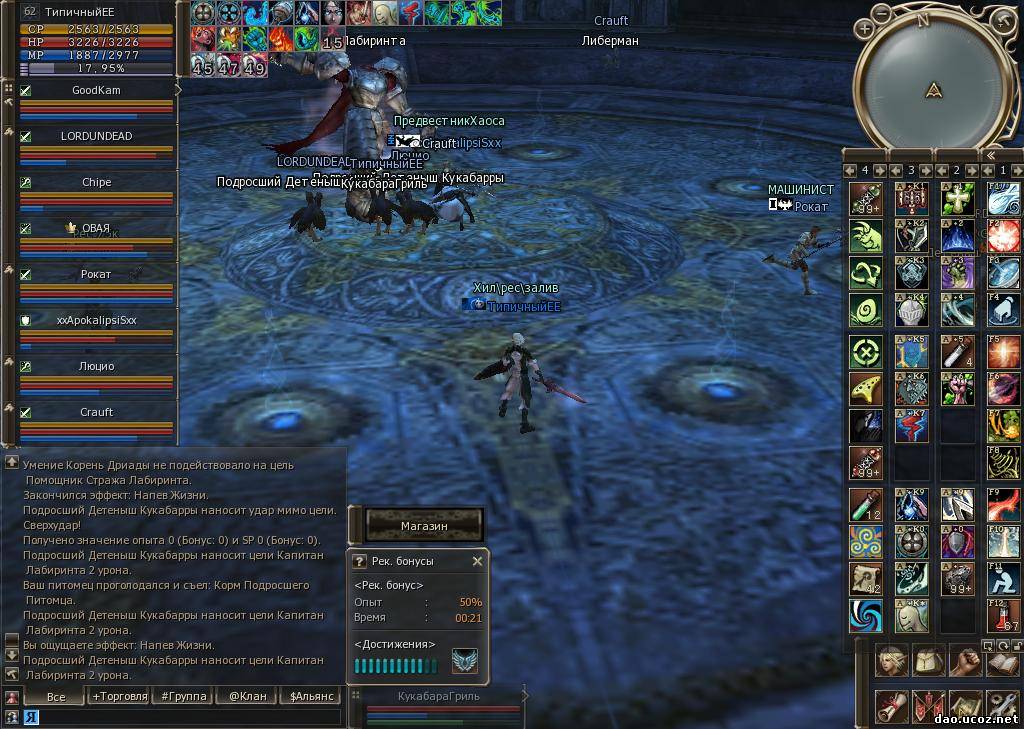Use the green potion with count 12

(x=865, y=505)
